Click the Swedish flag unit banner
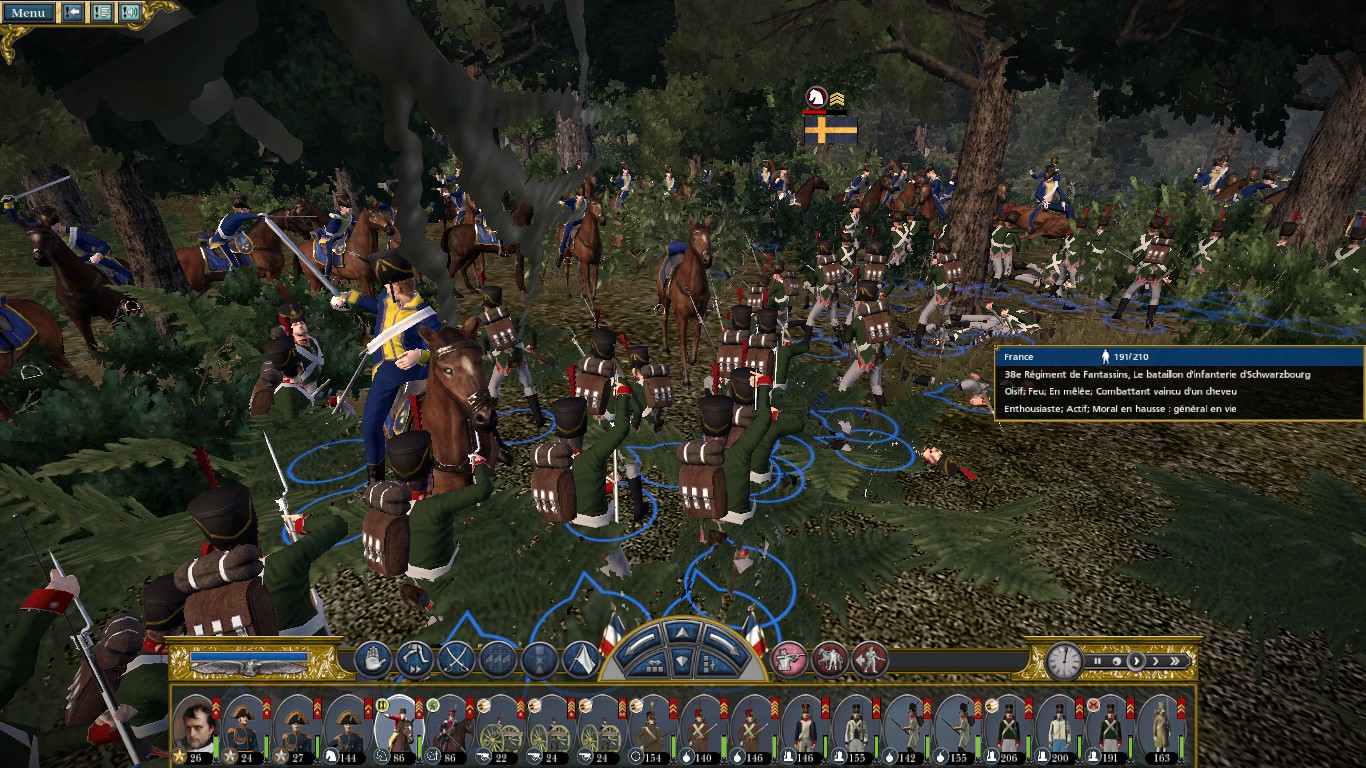The width and height of the screenshot is (1366, 768). click(x=830, y=130)
